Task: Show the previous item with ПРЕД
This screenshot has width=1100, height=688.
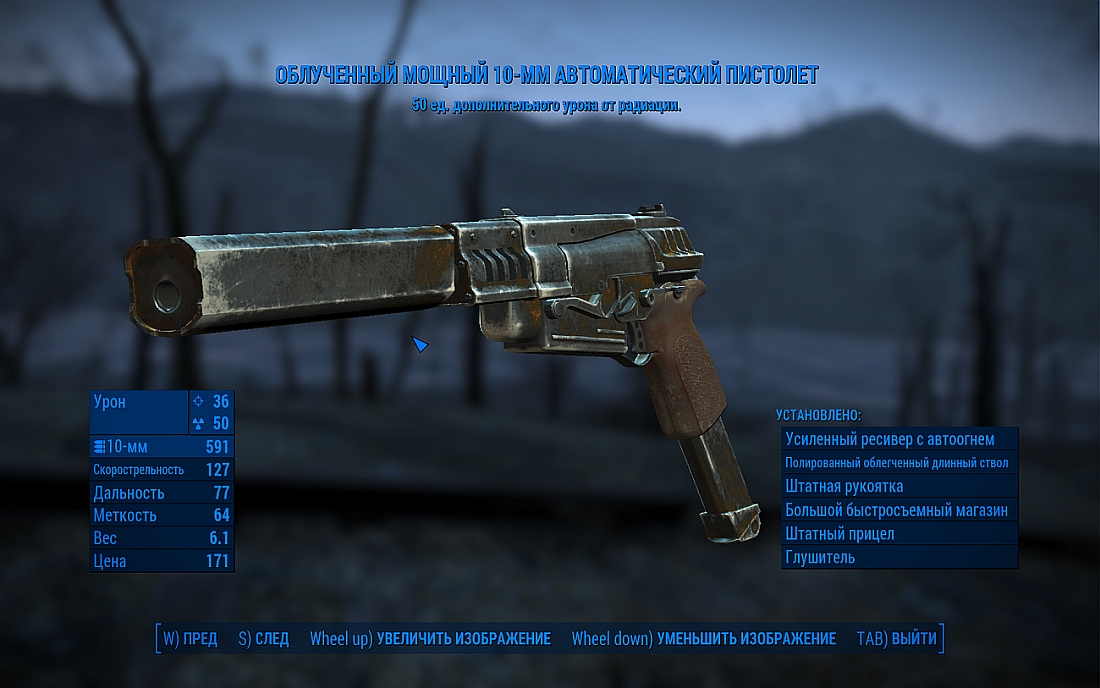Action: [x=190, y=639]
